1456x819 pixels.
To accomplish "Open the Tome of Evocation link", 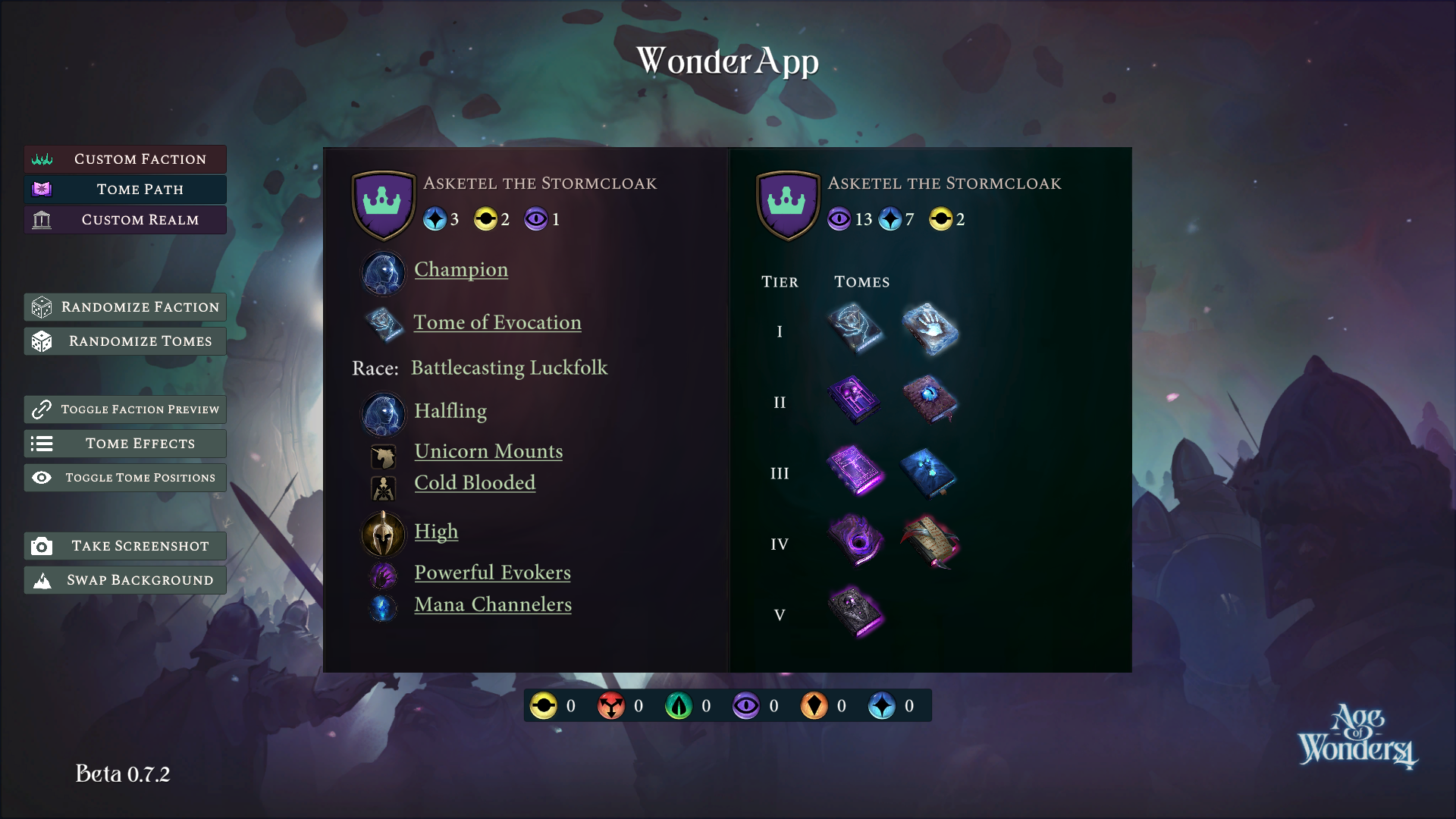I will pyautogui.click(x=497, y=322).
